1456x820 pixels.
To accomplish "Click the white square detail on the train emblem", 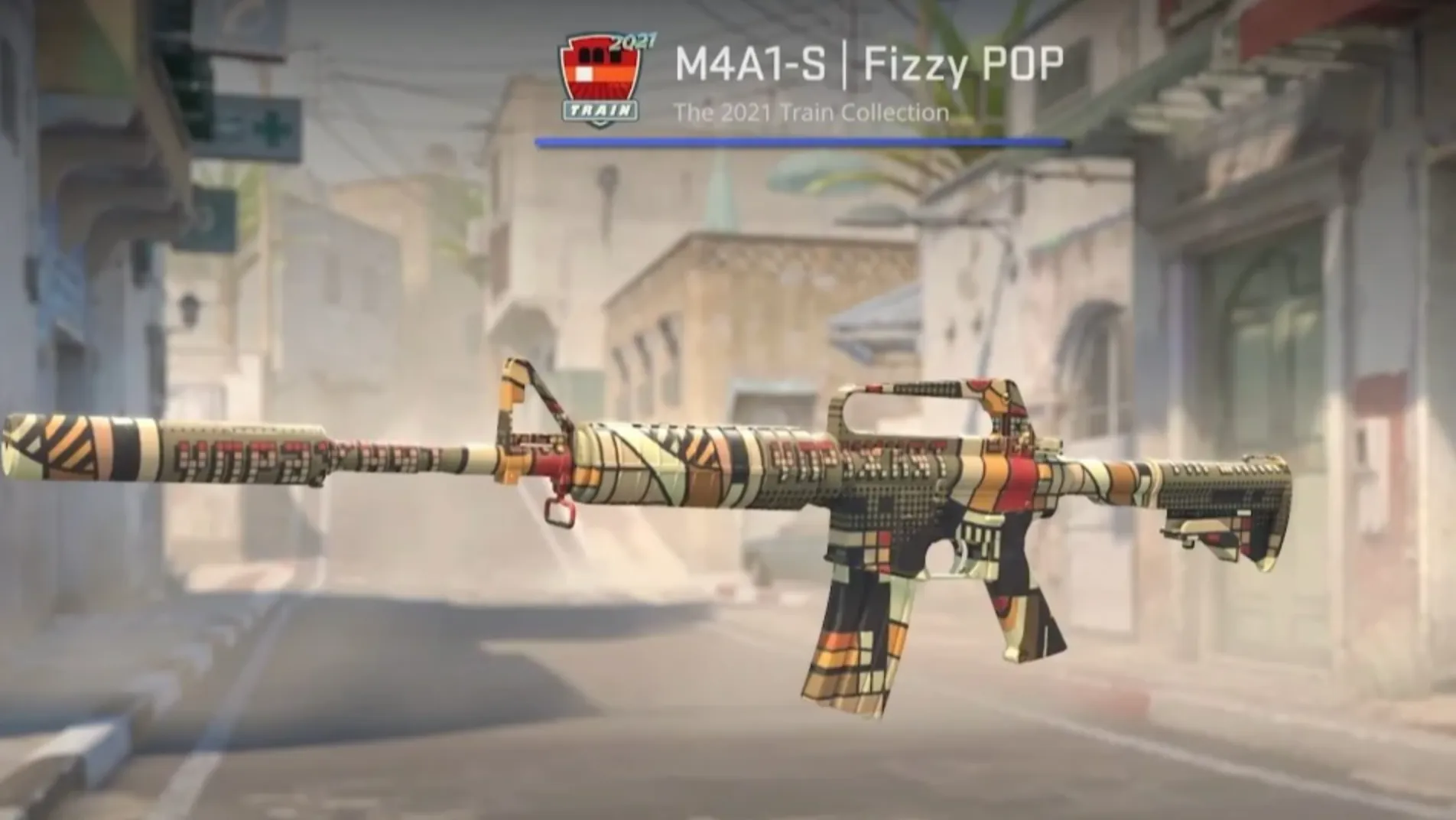I will point(583,73).
